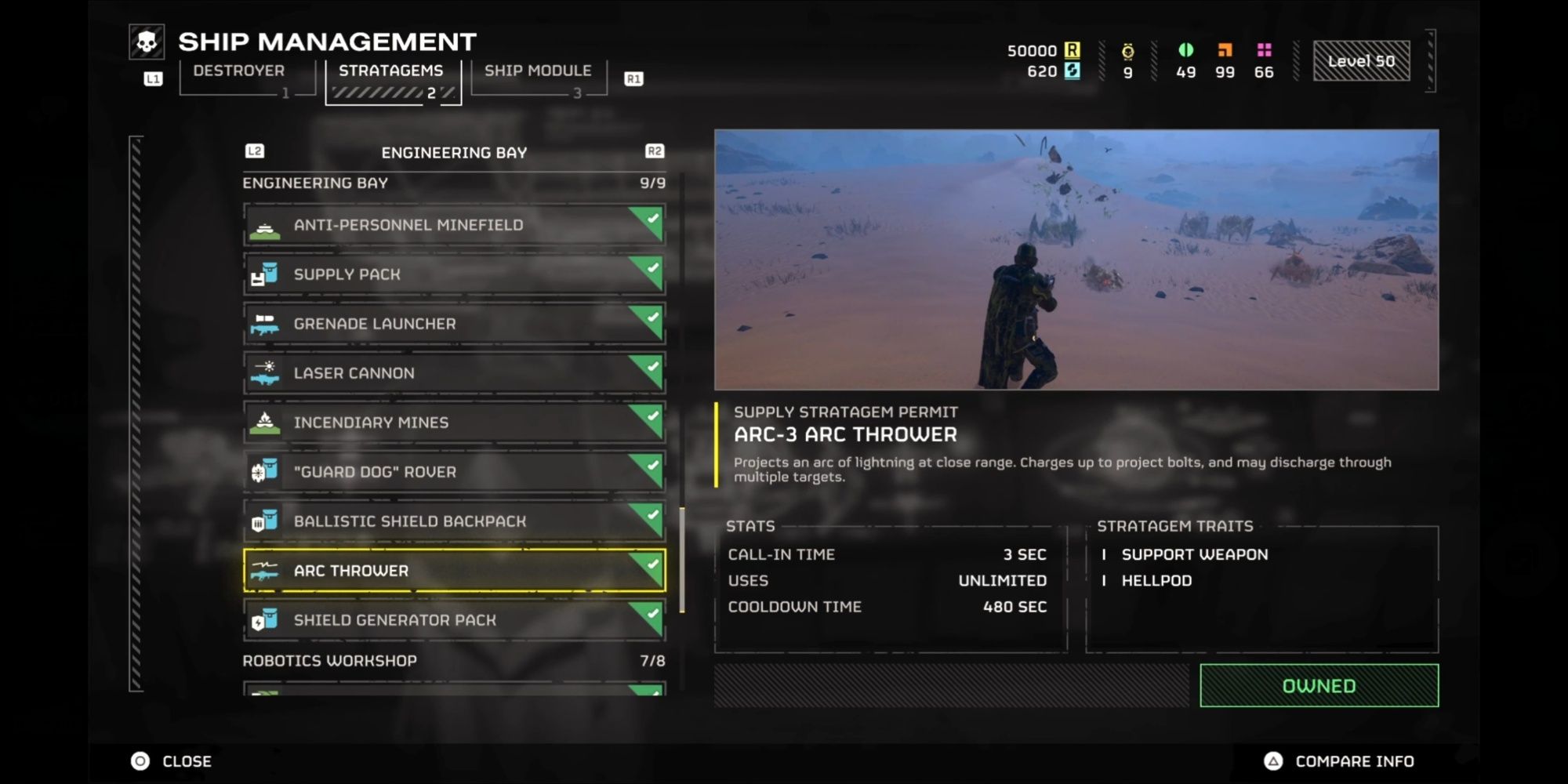Close the Ship Management screen
Viewport: 1568px width, 784px height.
click(186, 761)
